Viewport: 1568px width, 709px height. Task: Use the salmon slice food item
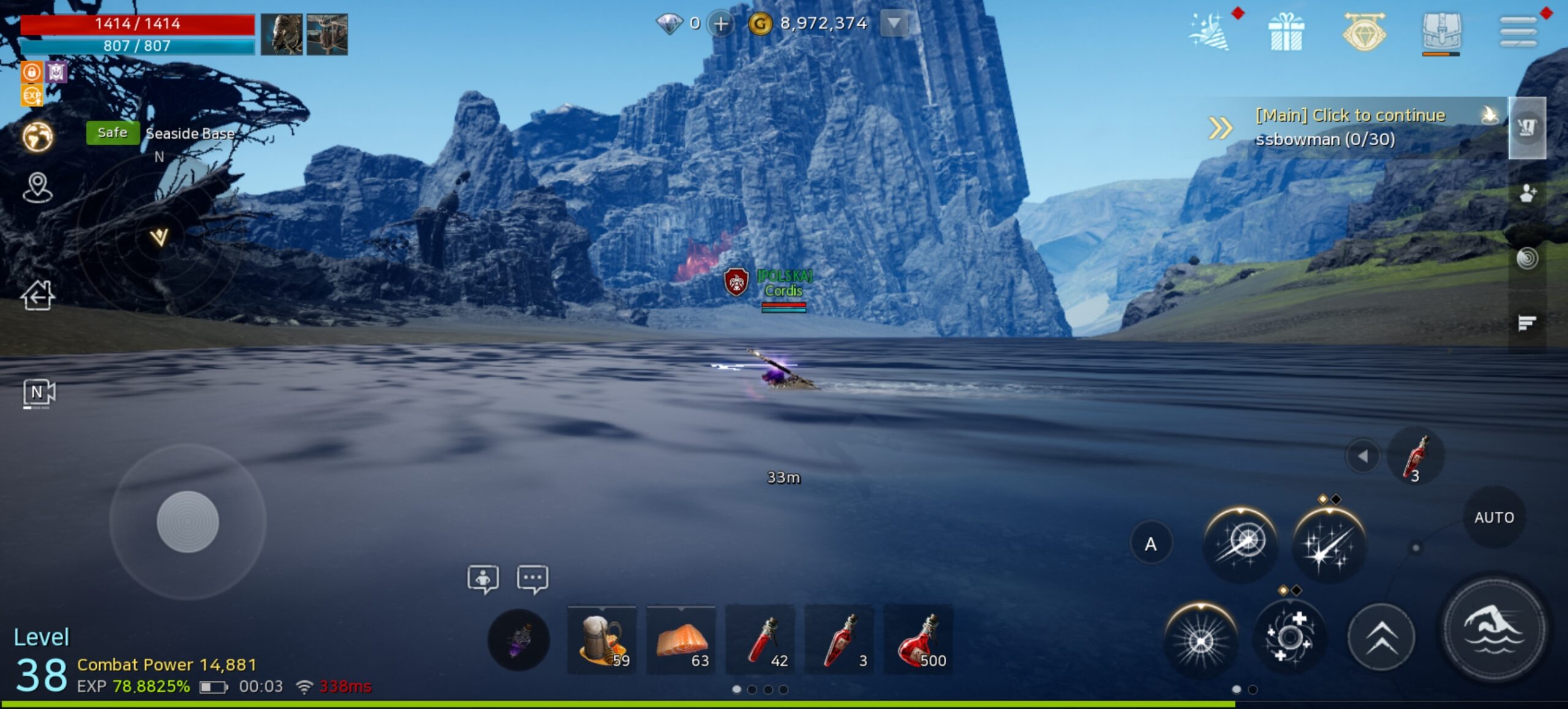[x=681, y=640]
